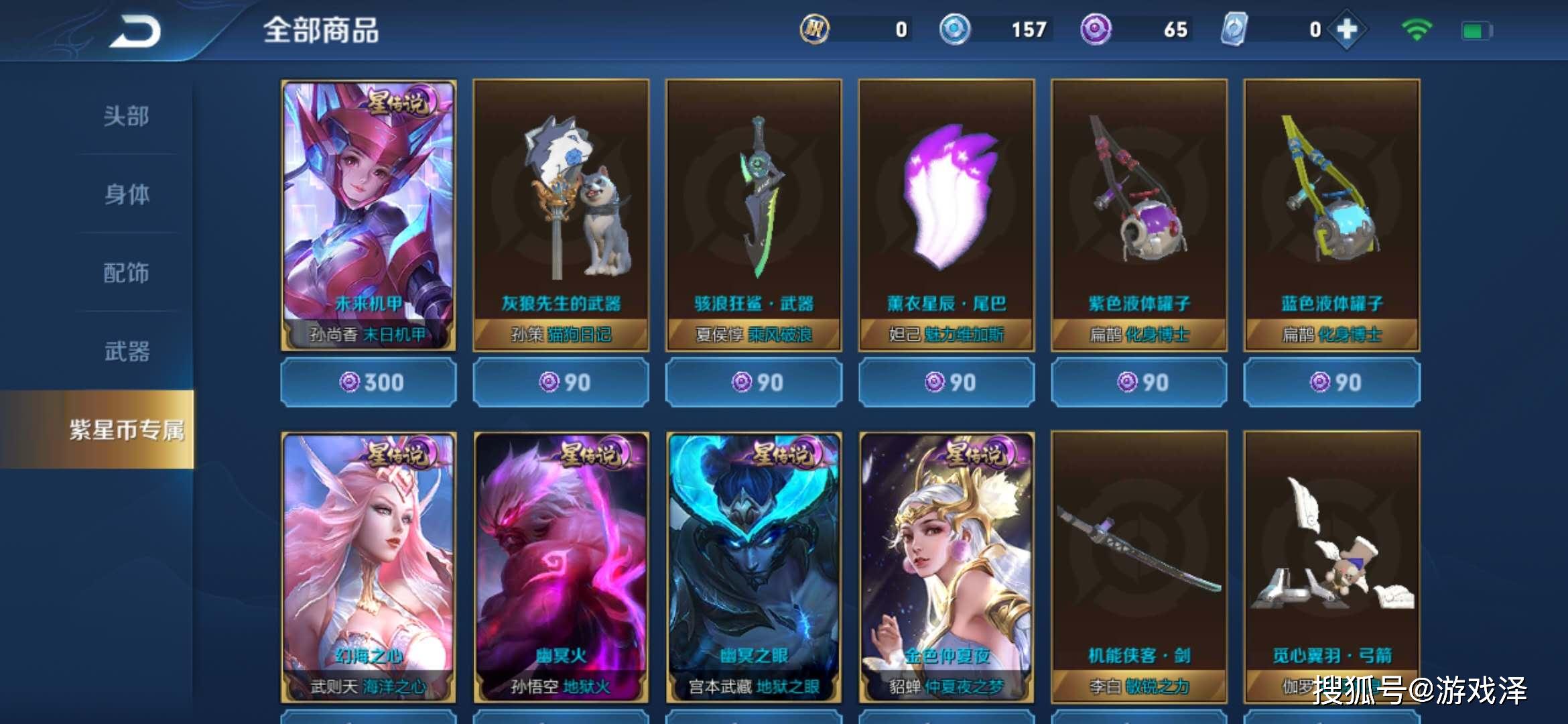
Task: View the 薰衣星辰·尾巴 item card
Action: [946, 215]
